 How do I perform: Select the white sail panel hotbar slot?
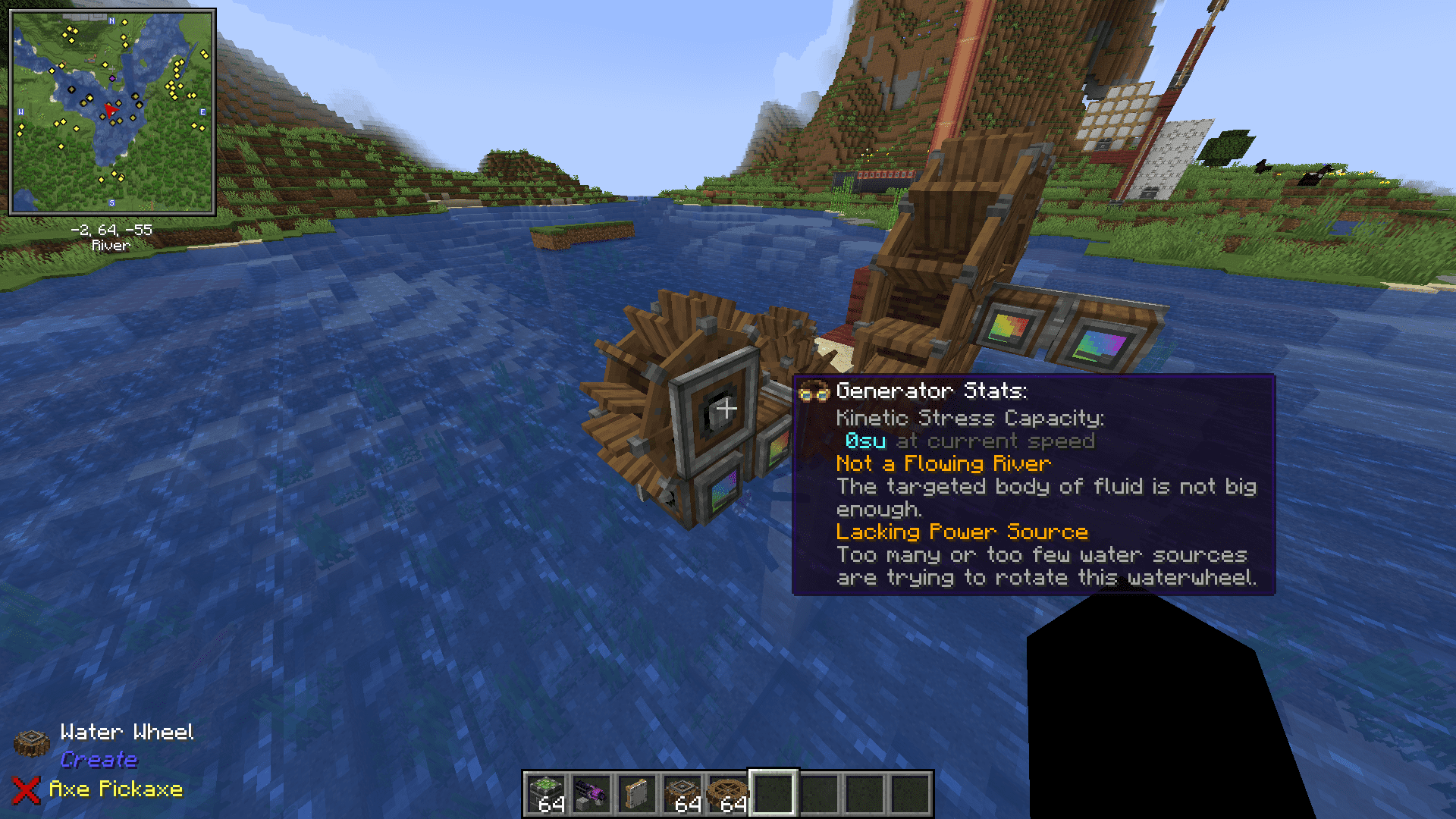tap(637, 793)
